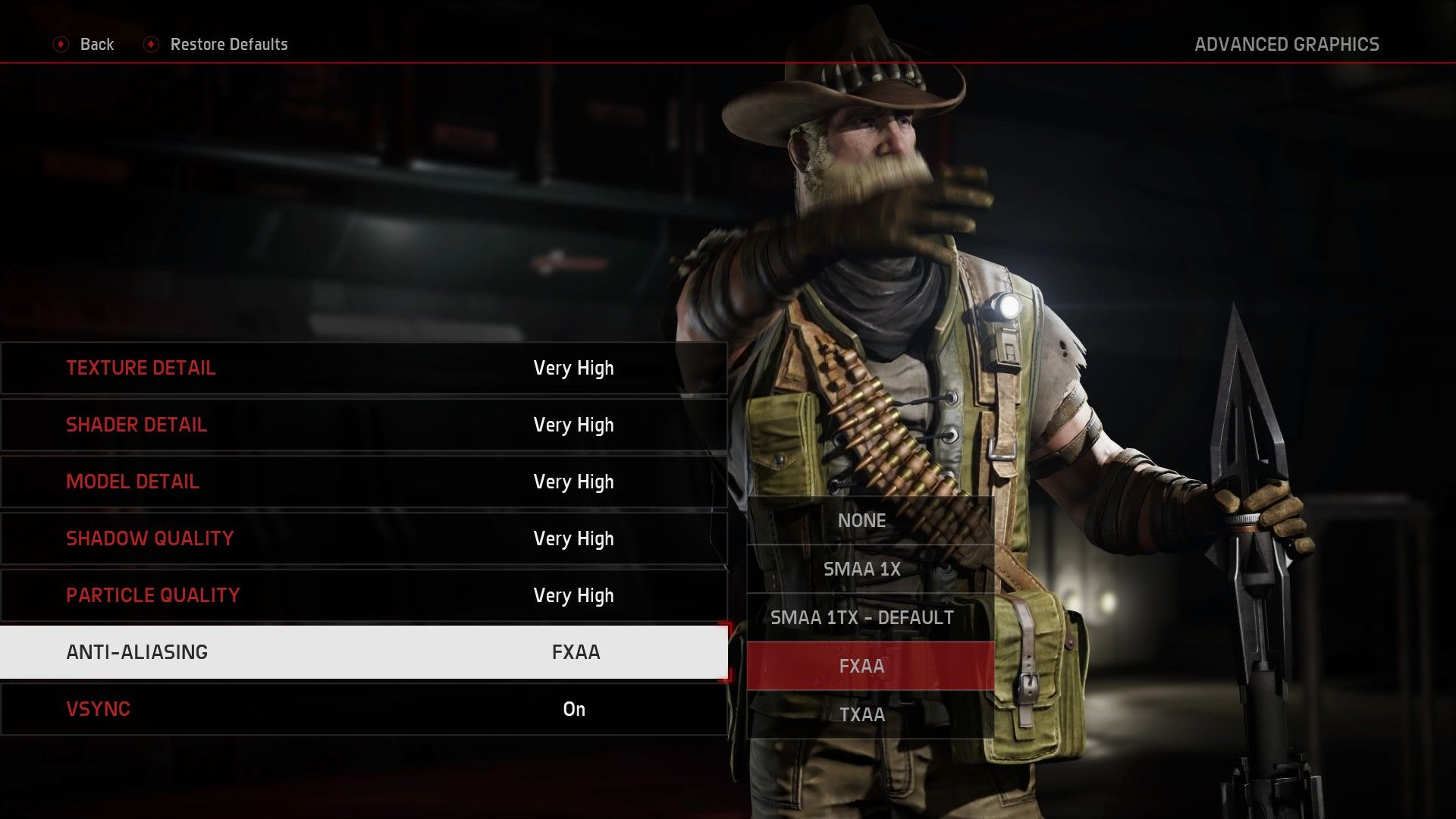
Task: Select the highlighted FXAA option
Action: tap(862, 666)
